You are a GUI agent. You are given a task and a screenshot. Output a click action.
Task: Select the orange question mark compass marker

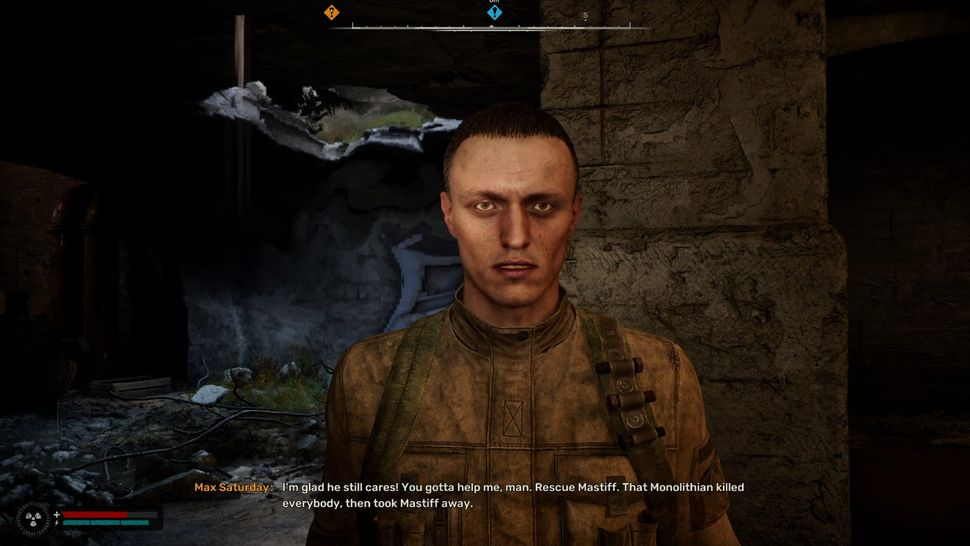click(x=332, y=13)
